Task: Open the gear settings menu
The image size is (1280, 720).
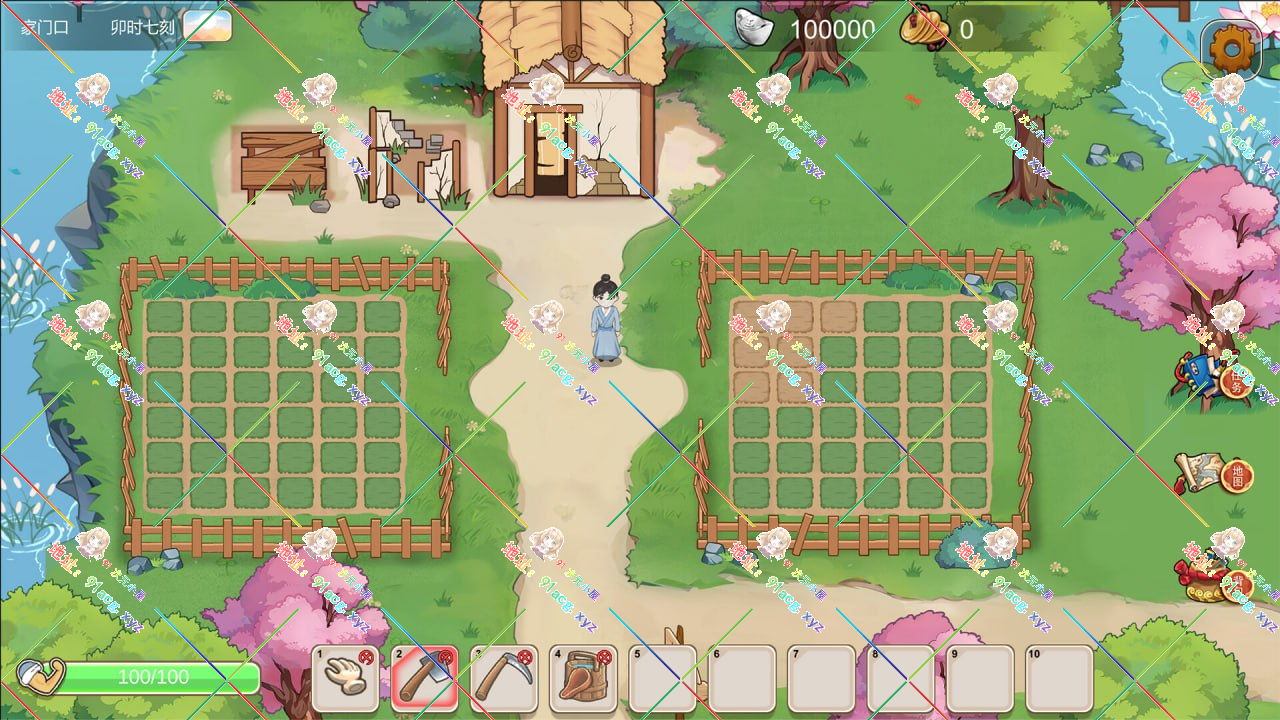Action: tap(1231, 46)
